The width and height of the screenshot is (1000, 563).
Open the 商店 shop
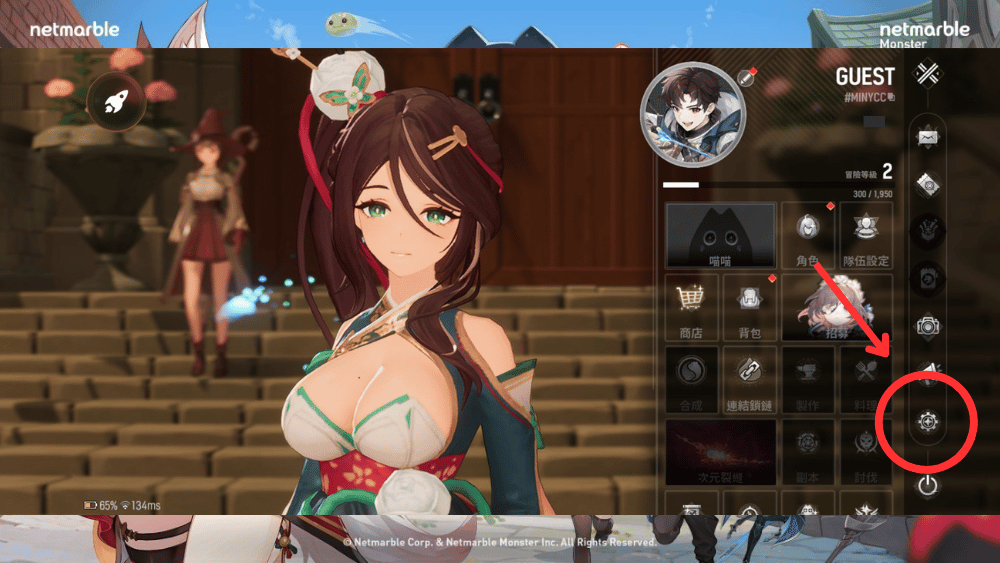click(690, 307)
